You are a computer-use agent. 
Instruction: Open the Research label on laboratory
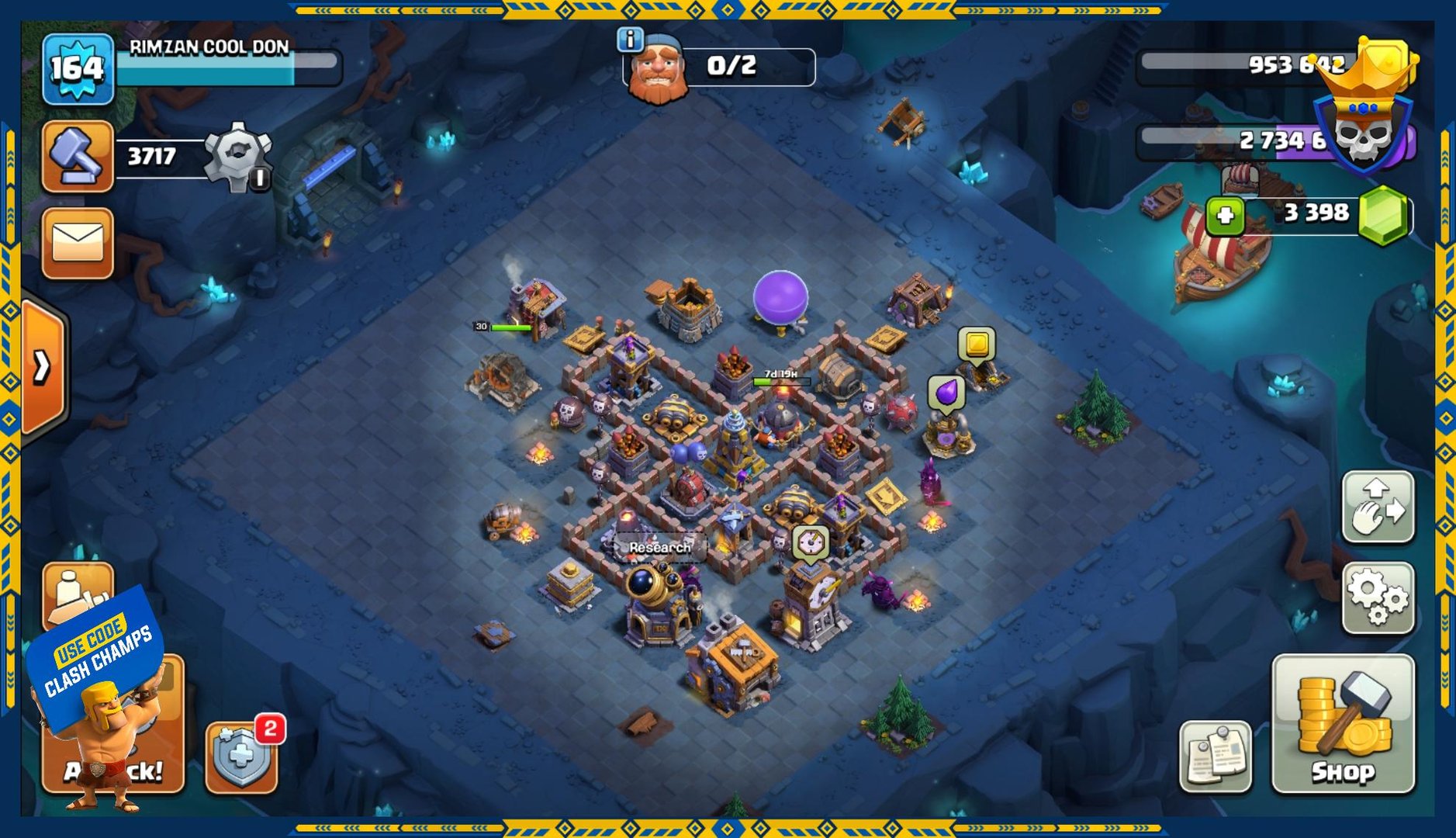[659, 547]
